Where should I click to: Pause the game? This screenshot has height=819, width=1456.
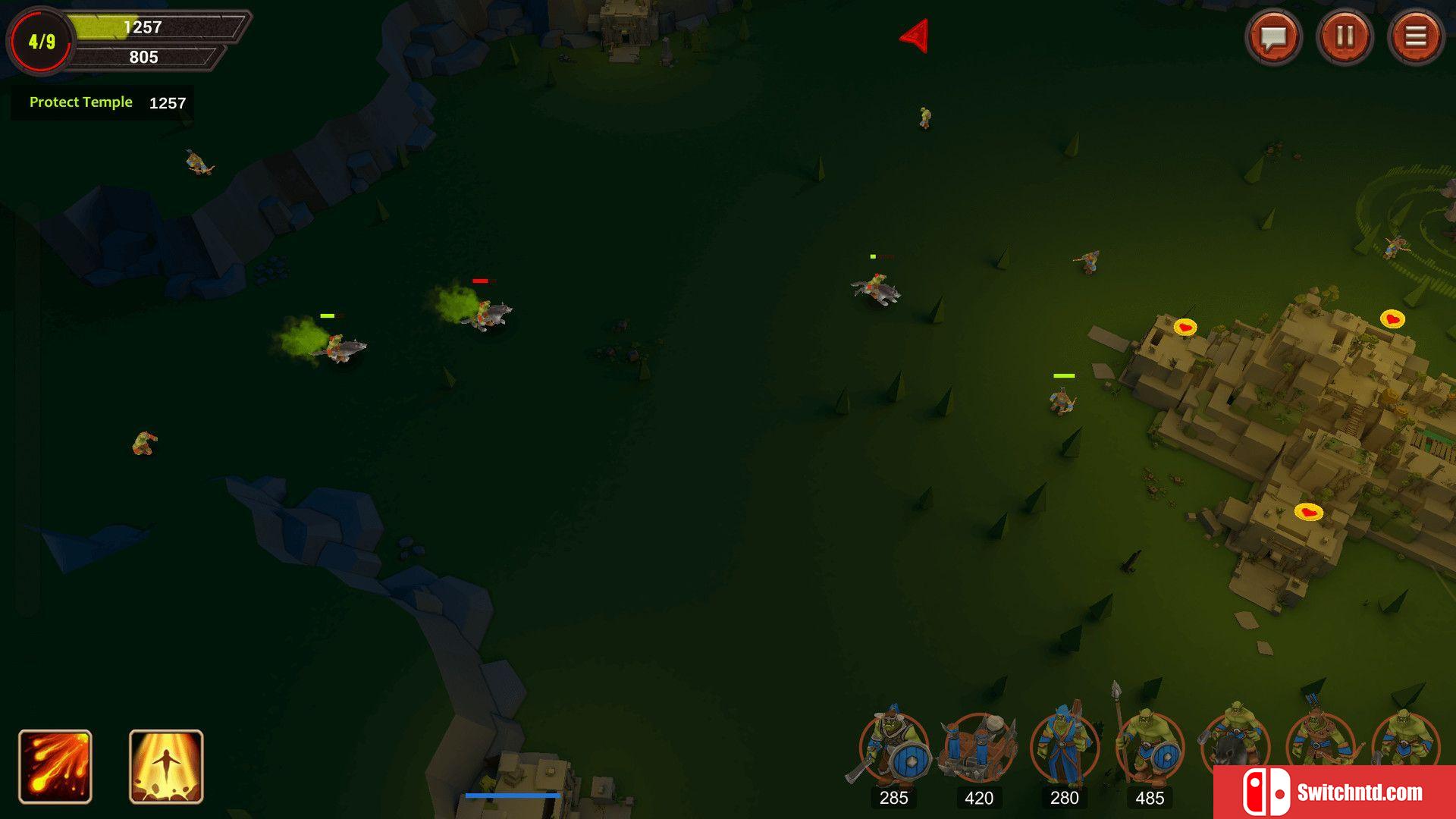[x=1345, y=37]
